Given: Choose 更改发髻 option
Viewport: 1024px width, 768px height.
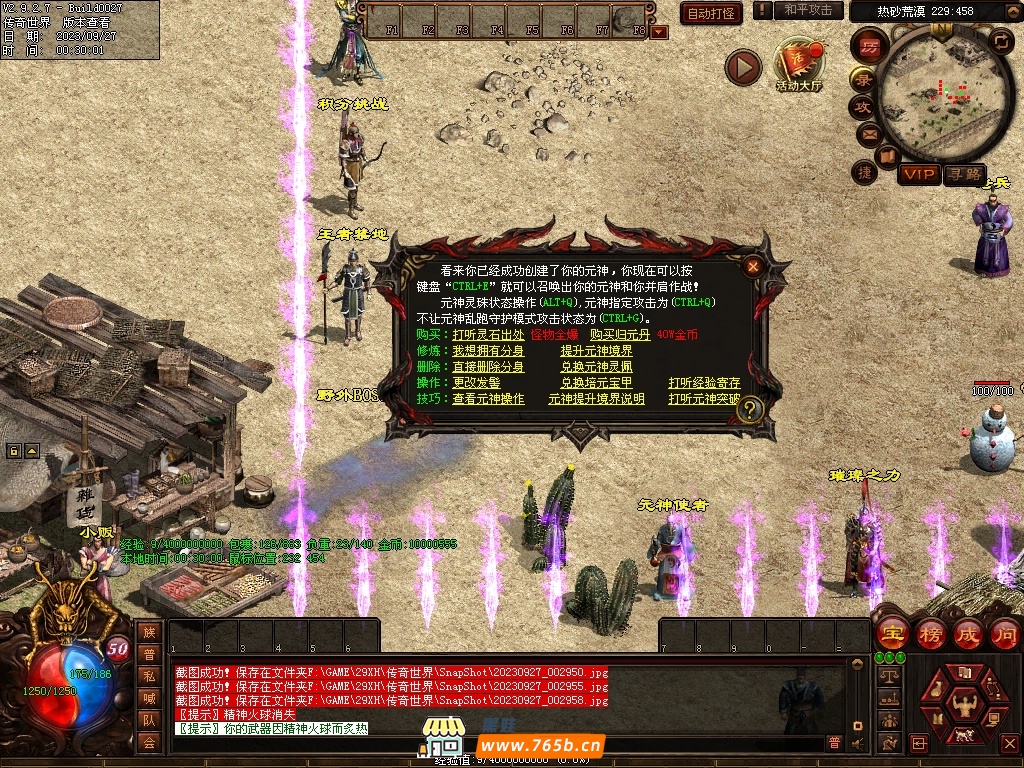Looking at the screenshot, I should (x=476, y=383).
